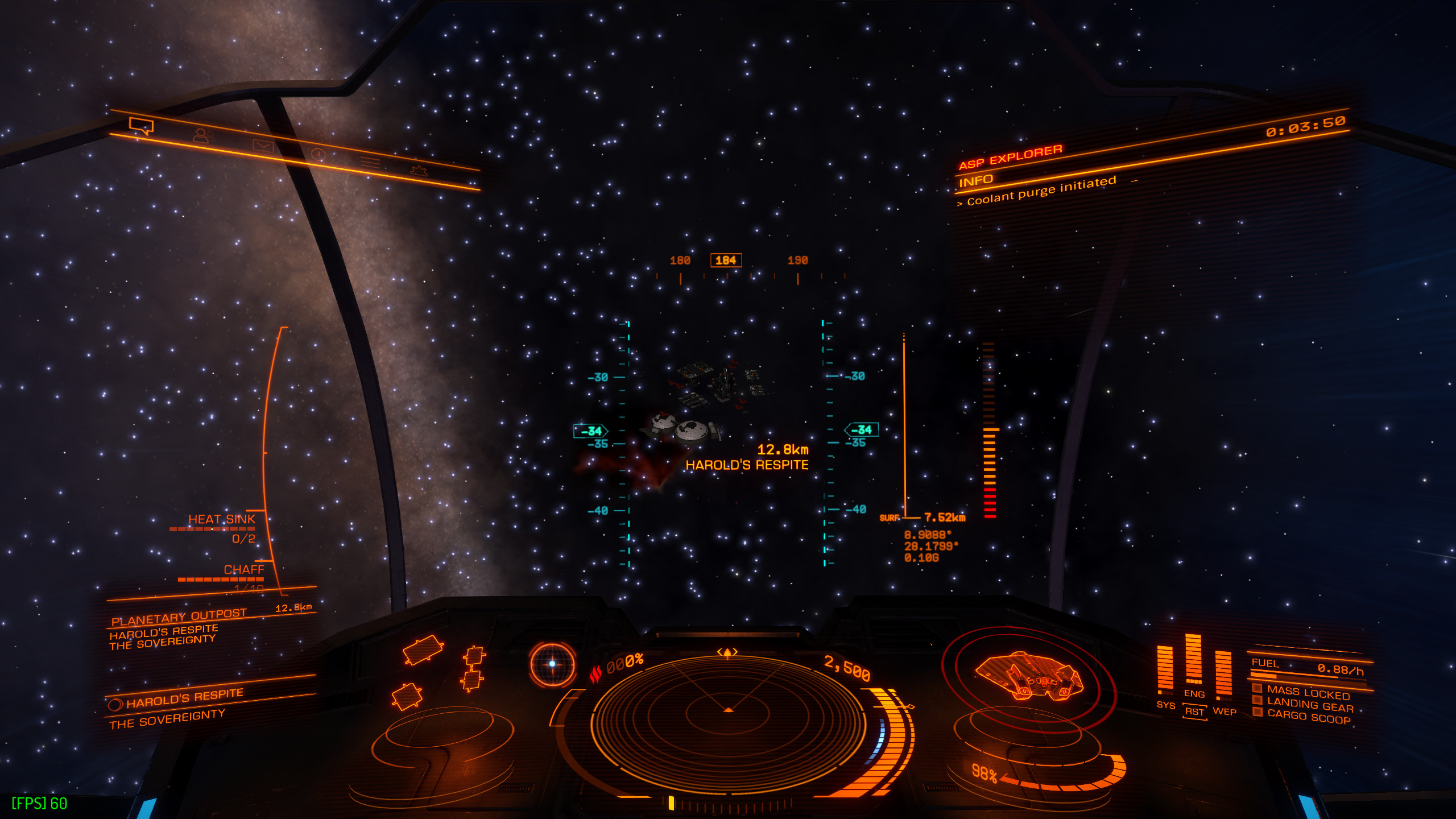The width and height of the screenshot is (1456, 819).
Task: Click the outpost target hologram display
Action: point(438,671)
